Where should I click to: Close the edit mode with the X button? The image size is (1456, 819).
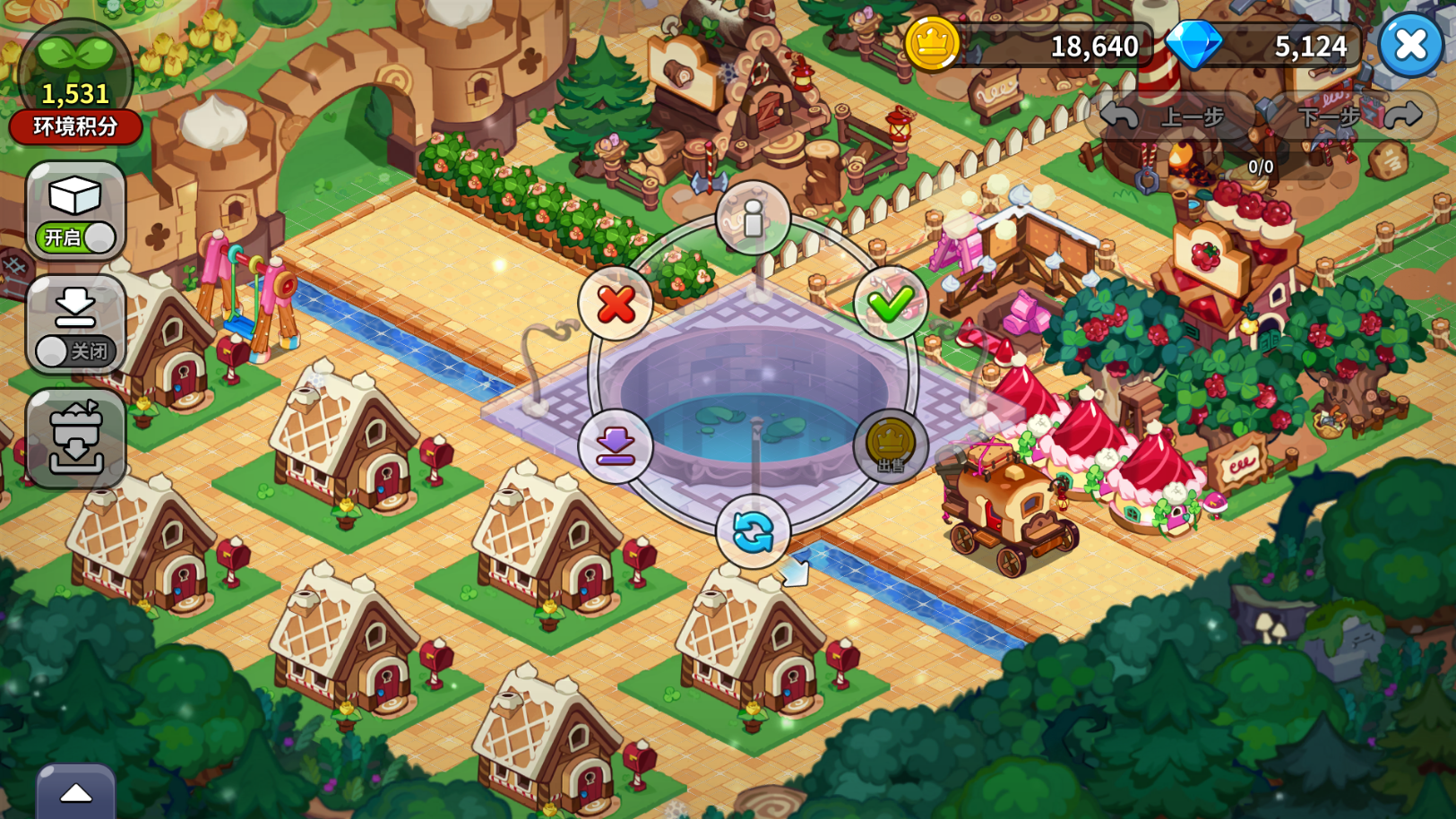click(x=1410, y=45)
